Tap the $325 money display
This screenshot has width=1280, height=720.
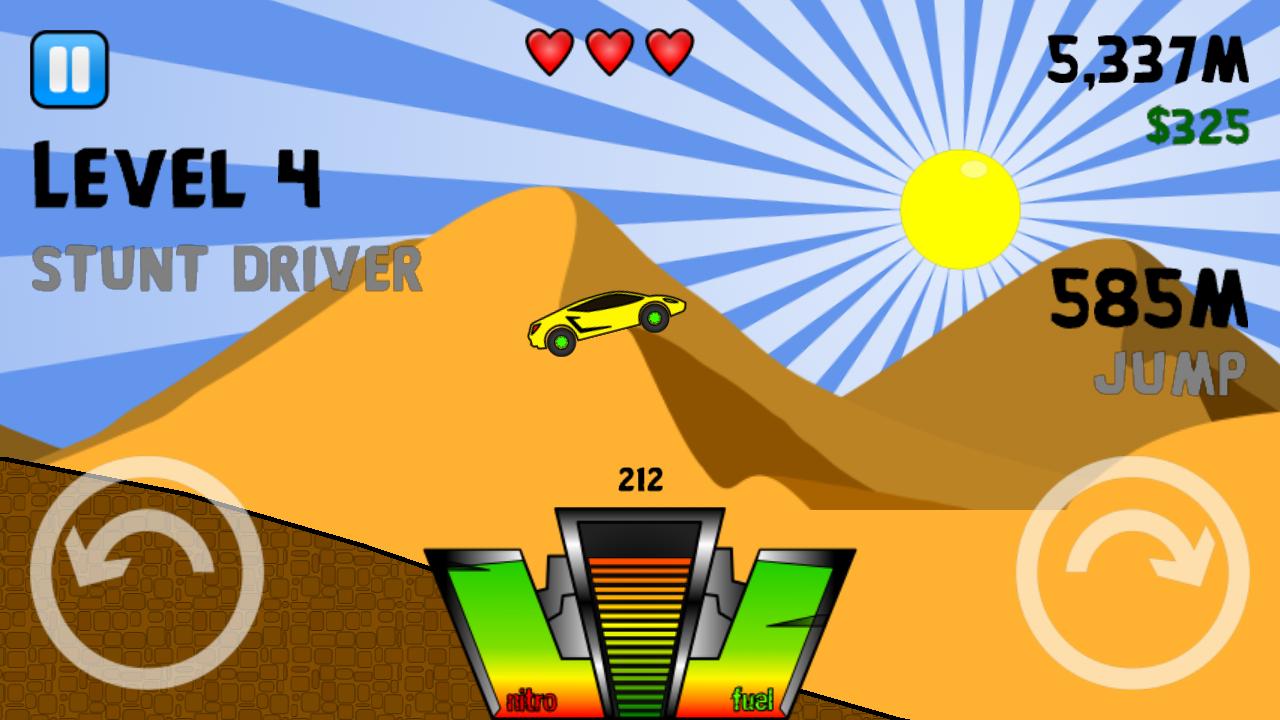coord(1198,122)
